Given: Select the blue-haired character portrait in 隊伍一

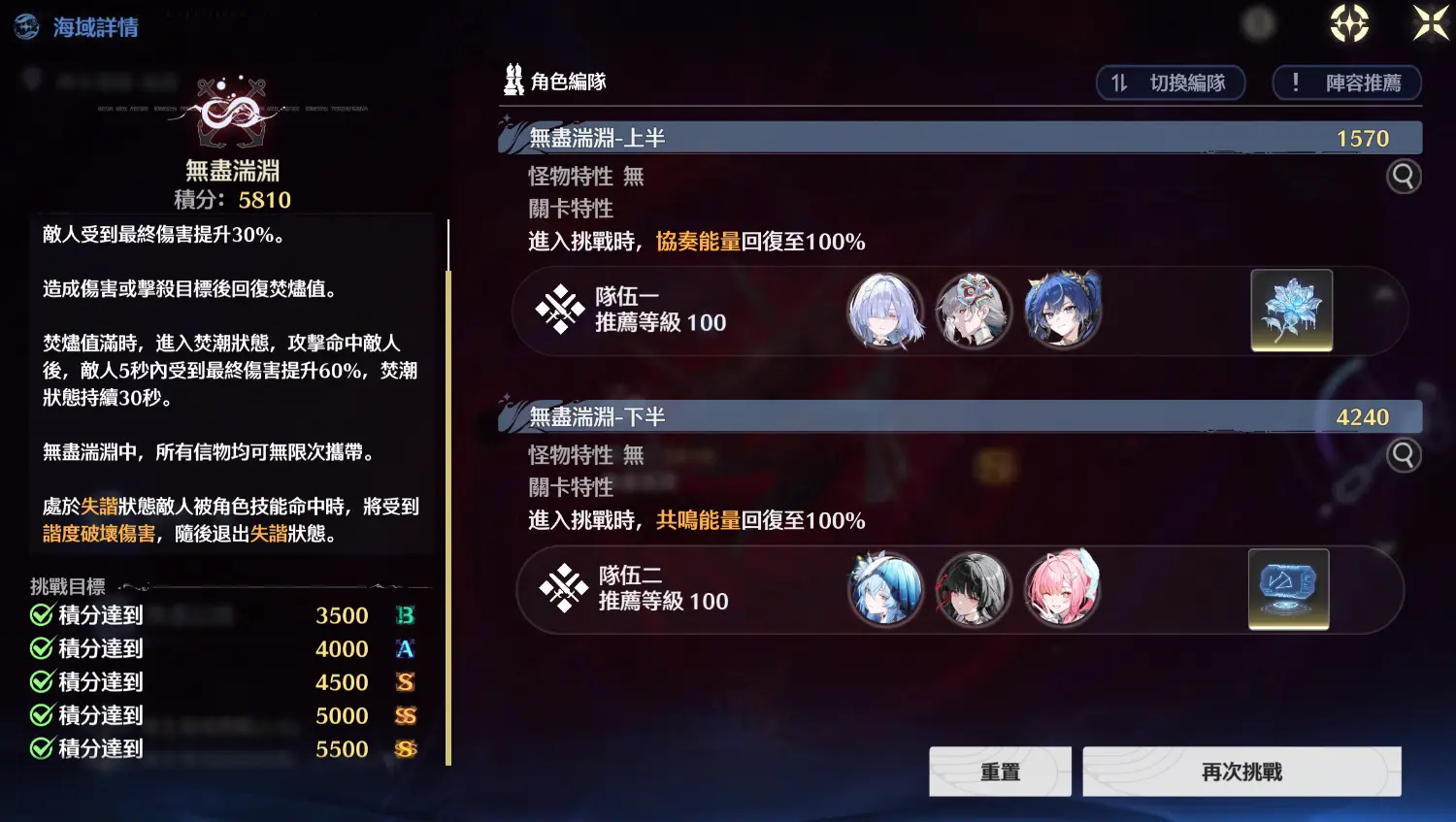Looking at the screenshot, I should 1062,311.
